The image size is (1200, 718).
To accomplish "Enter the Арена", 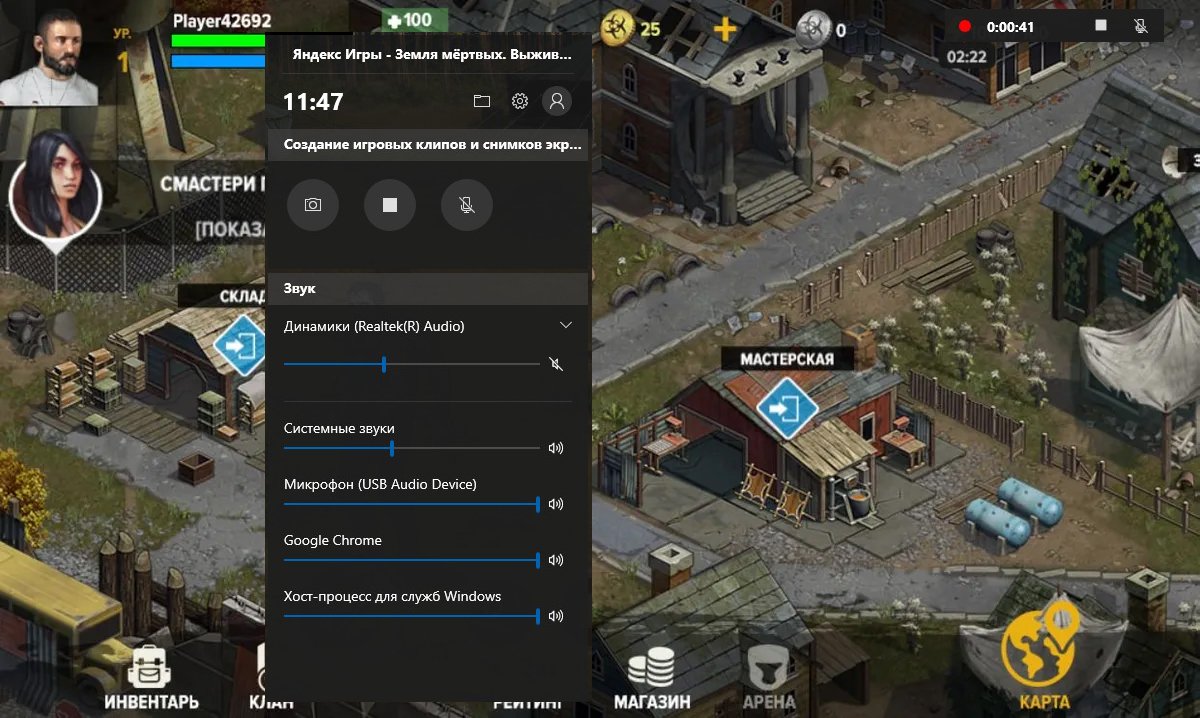I will click(769, 677).
